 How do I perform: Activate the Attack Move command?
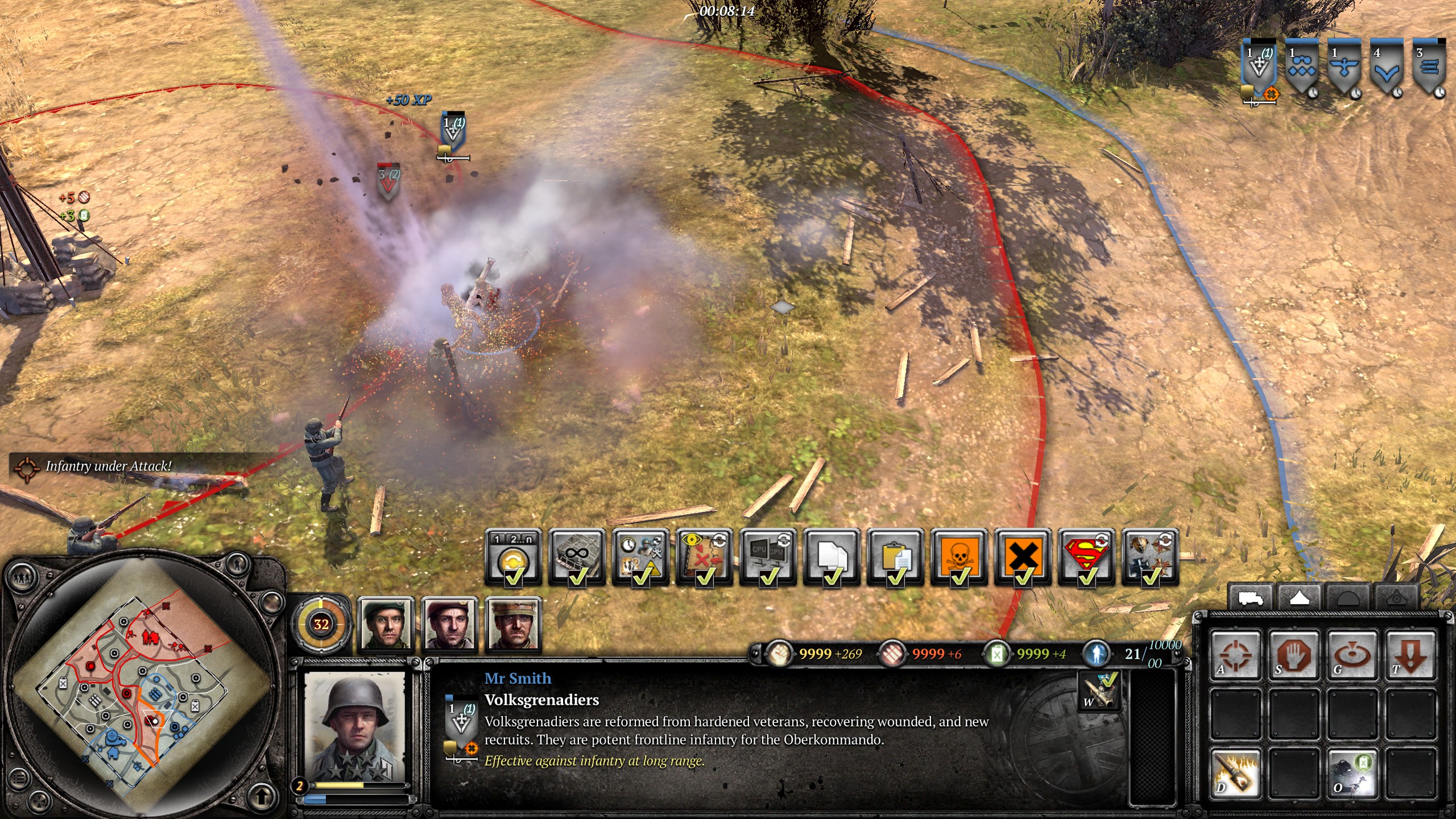point(1235,654)
